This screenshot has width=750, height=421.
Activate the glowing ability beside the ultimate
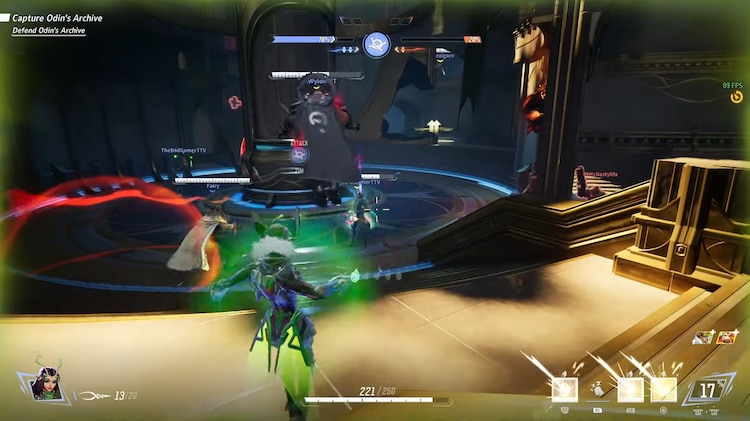pyautogui.click(x=664, y=389)
